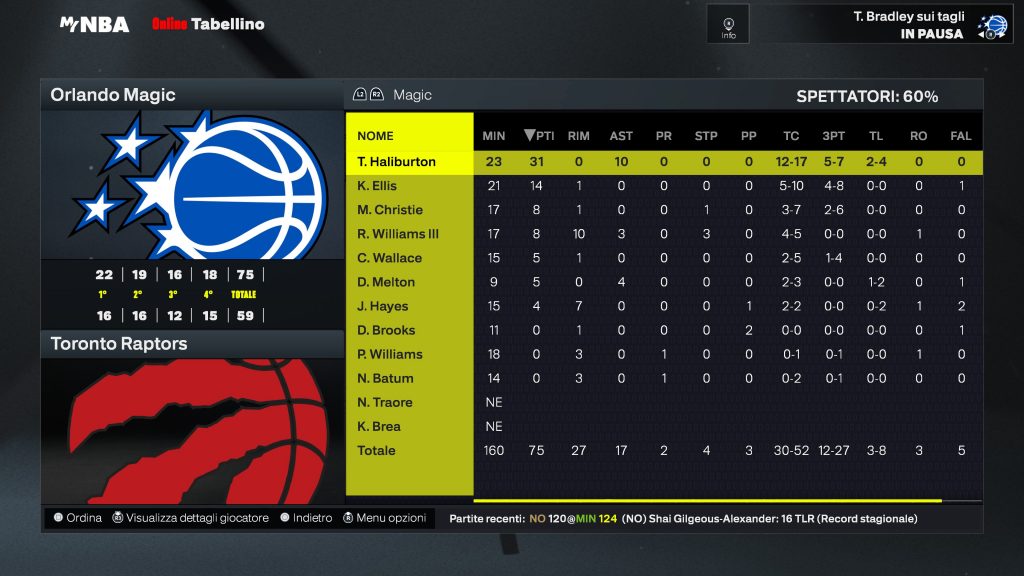Sort players by AST column
Screen dimensions: 1024x576
pos(621,136)
